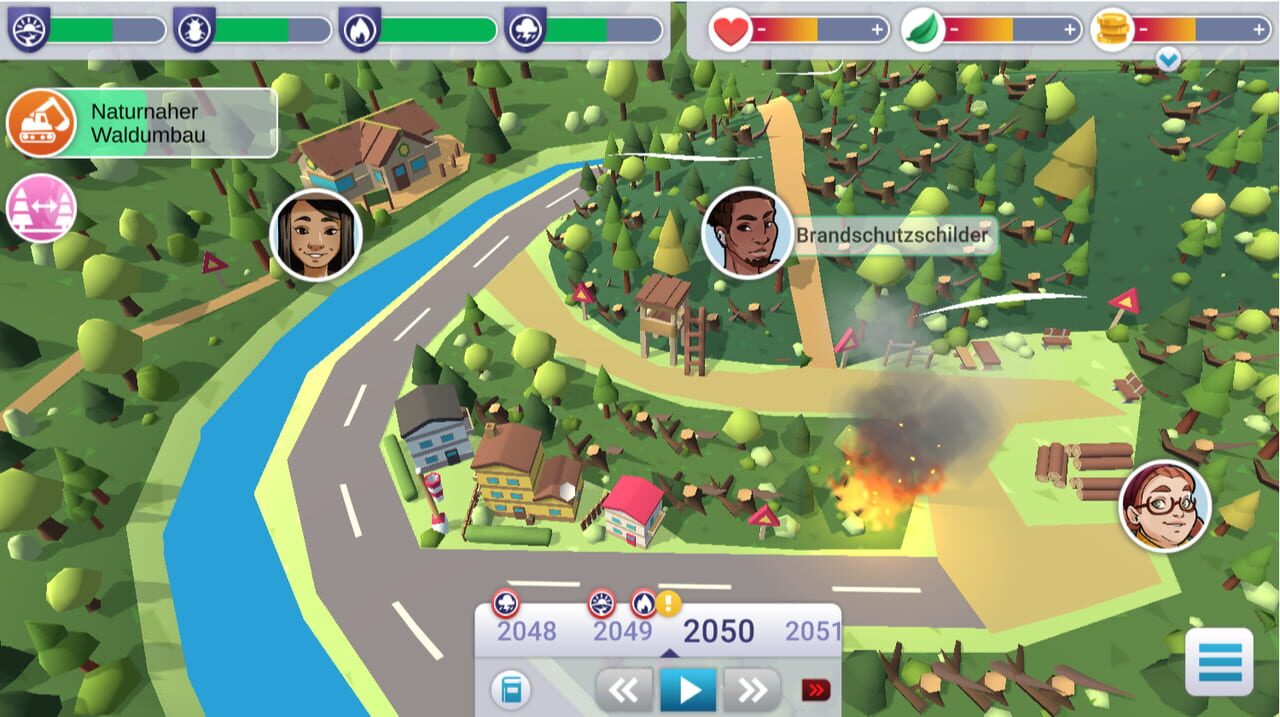Click the fire protection shield icon
The height and width of the screenshot is (717, 1280).
click(358, 29)
